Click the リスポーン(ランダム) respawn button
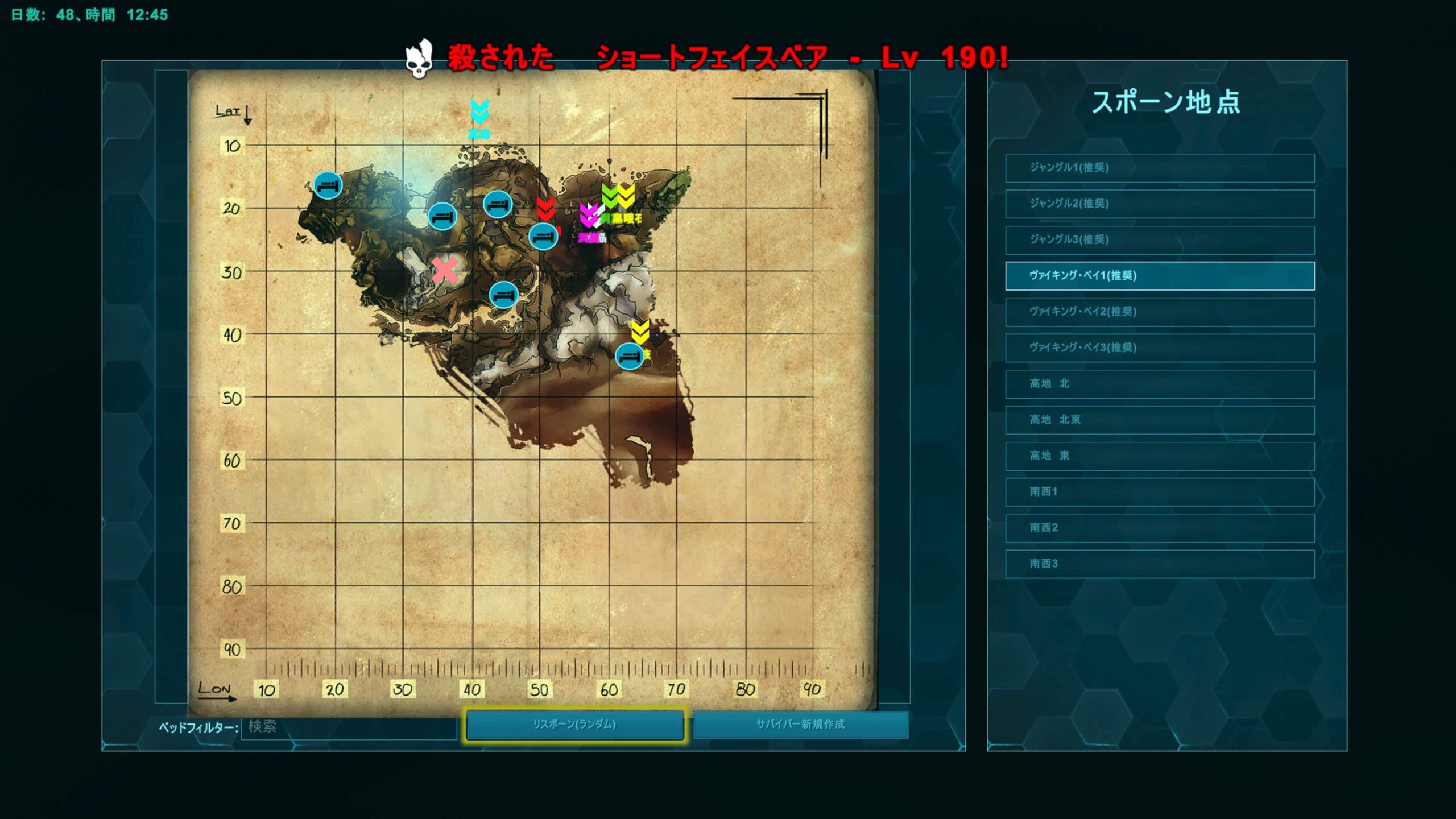The image size is (1456, 819). click(574, 725)
